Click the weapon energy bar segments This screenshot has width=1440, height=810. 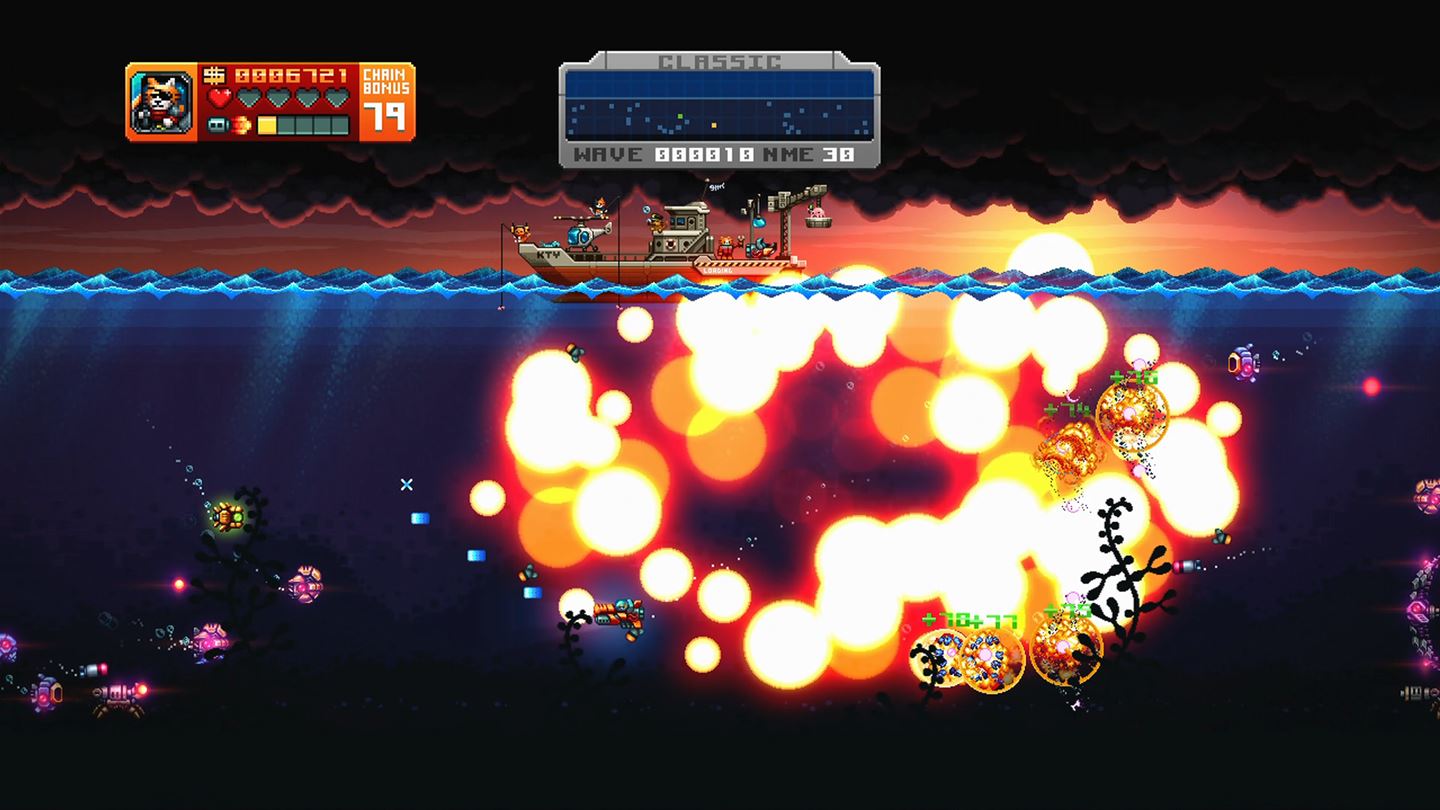point(303,125)
